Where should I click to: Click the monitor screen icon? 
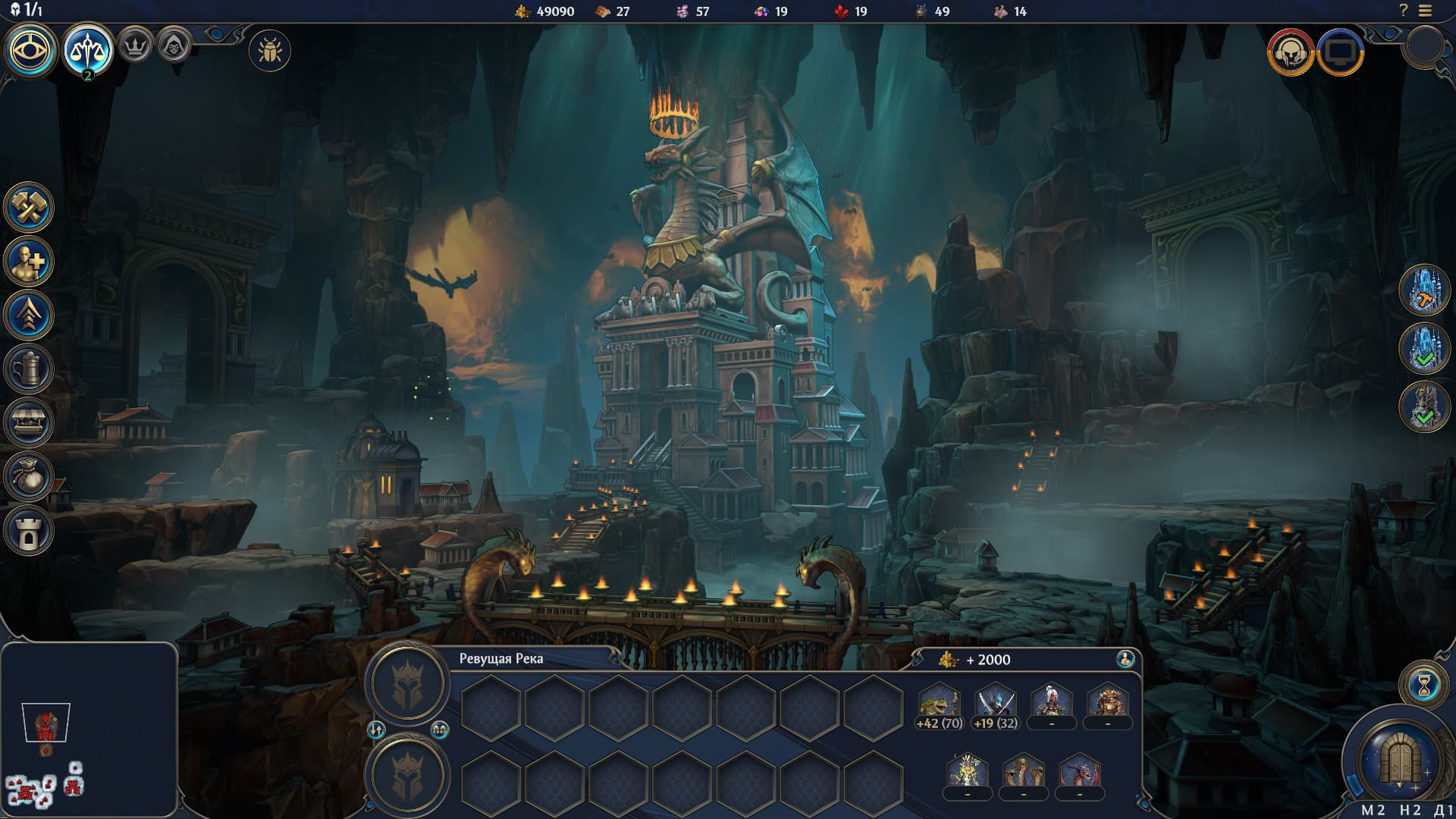point(1340,52)
